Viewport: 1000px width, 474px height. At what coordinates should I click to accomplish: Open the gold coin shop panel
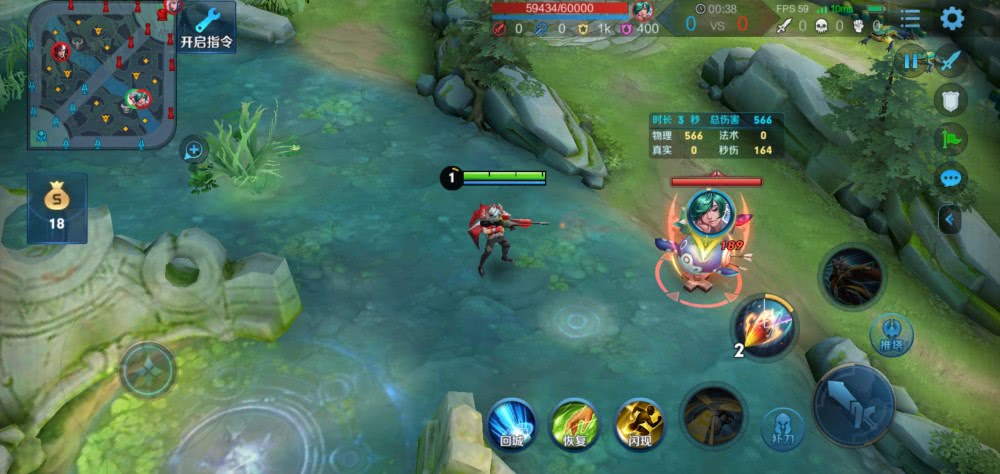56,206
